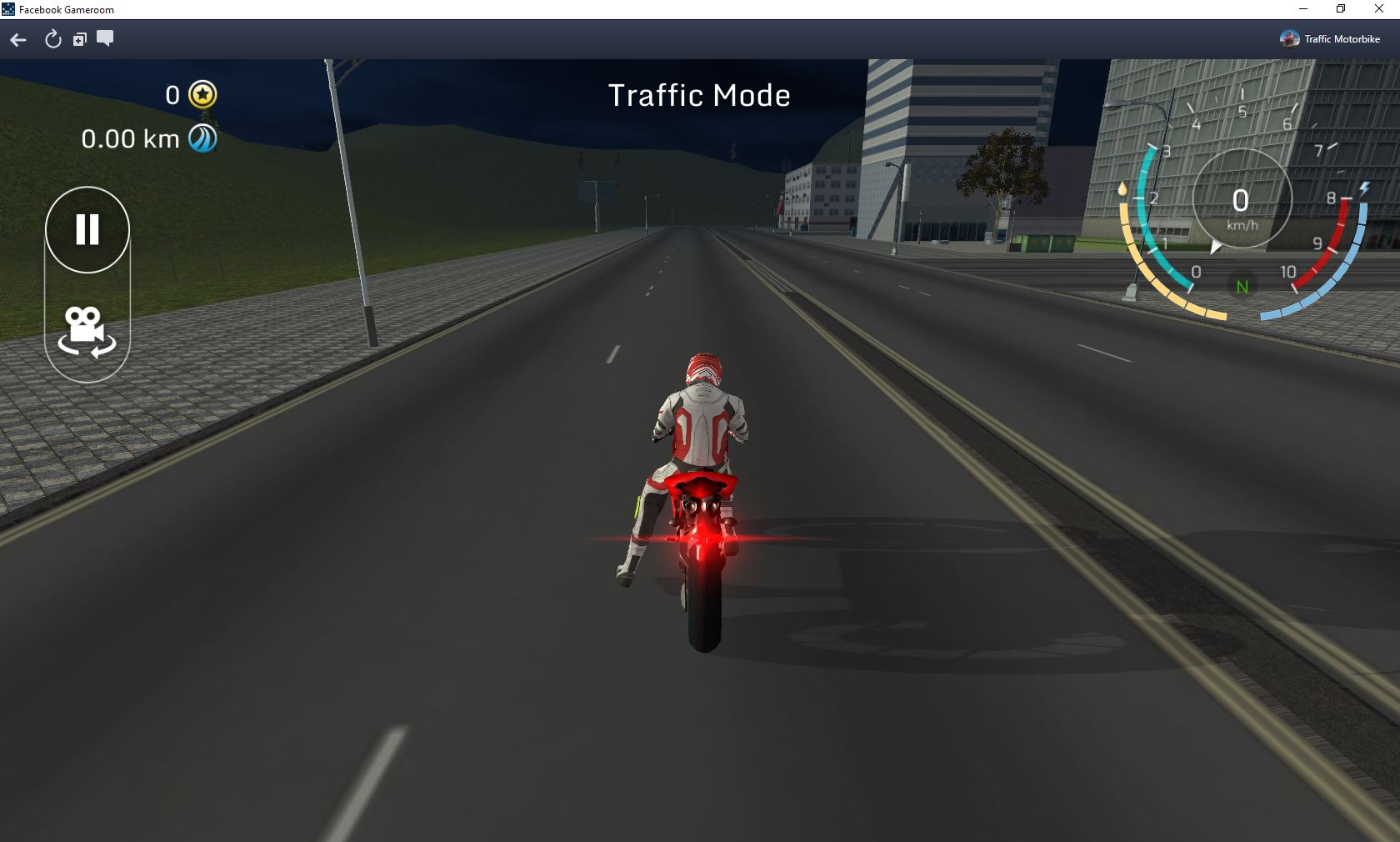Reload the game with the refresh icon
Screen dimensions: 1400x842
tap(52, 39)
